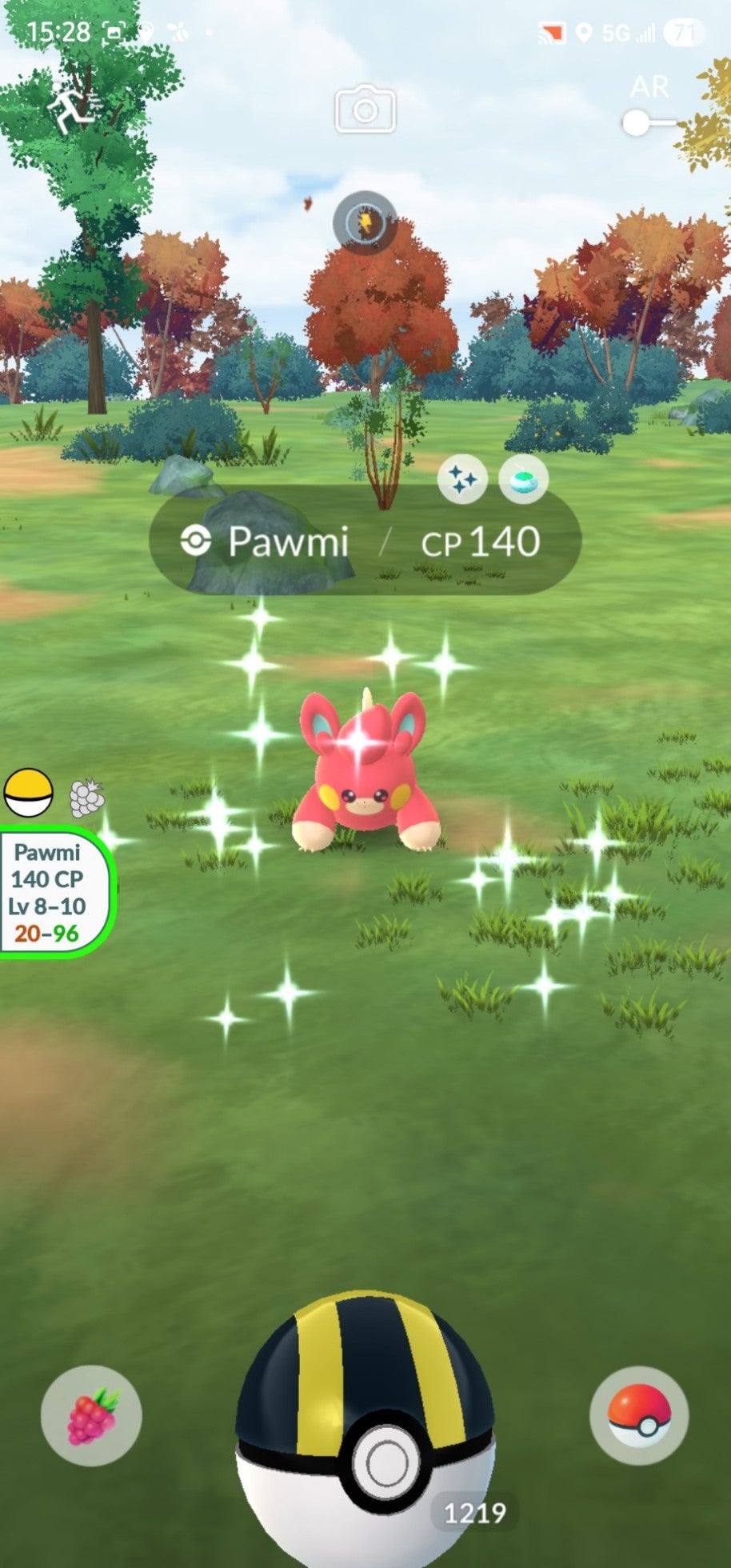Tap the Pawmi CP 140 name banner
This screenshot has height=1568, width=731.
(x=365, y=542)
